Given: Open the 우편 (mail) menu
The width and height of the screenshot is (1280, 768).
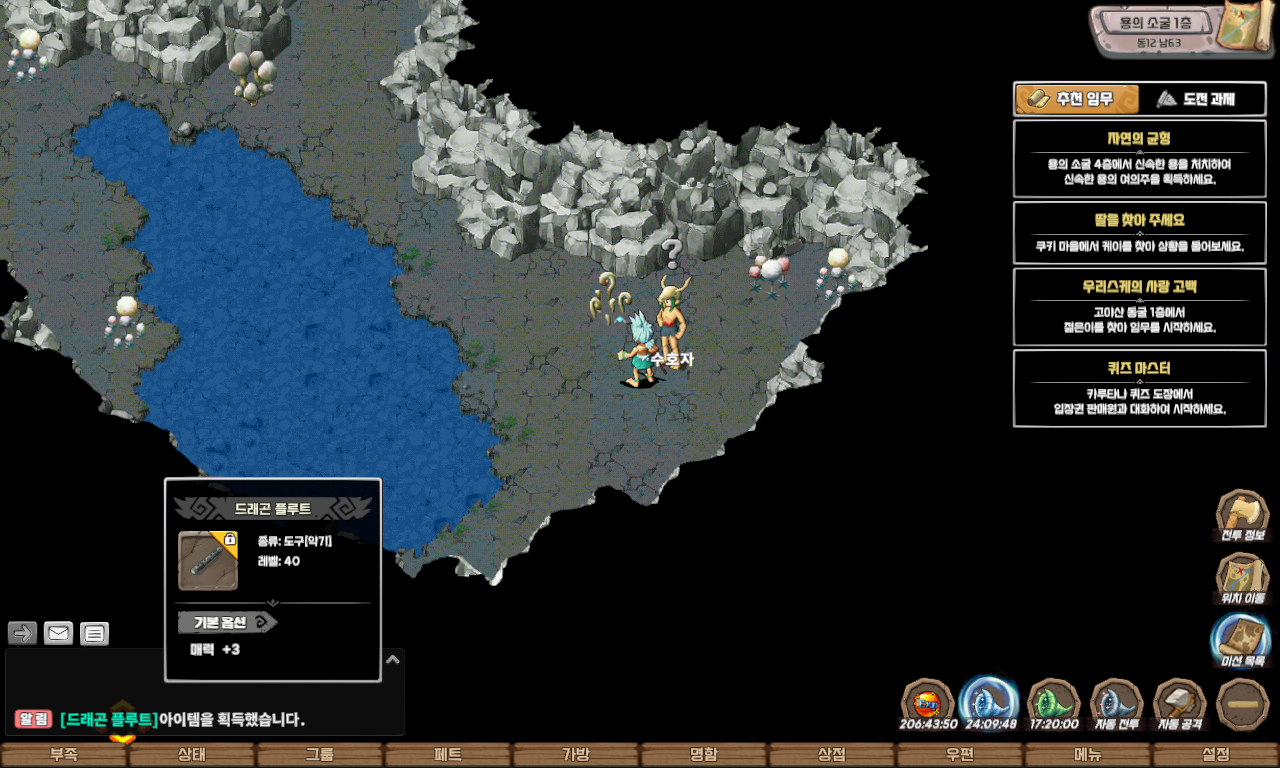Looking at the screenshot, I should pos(960,755).
